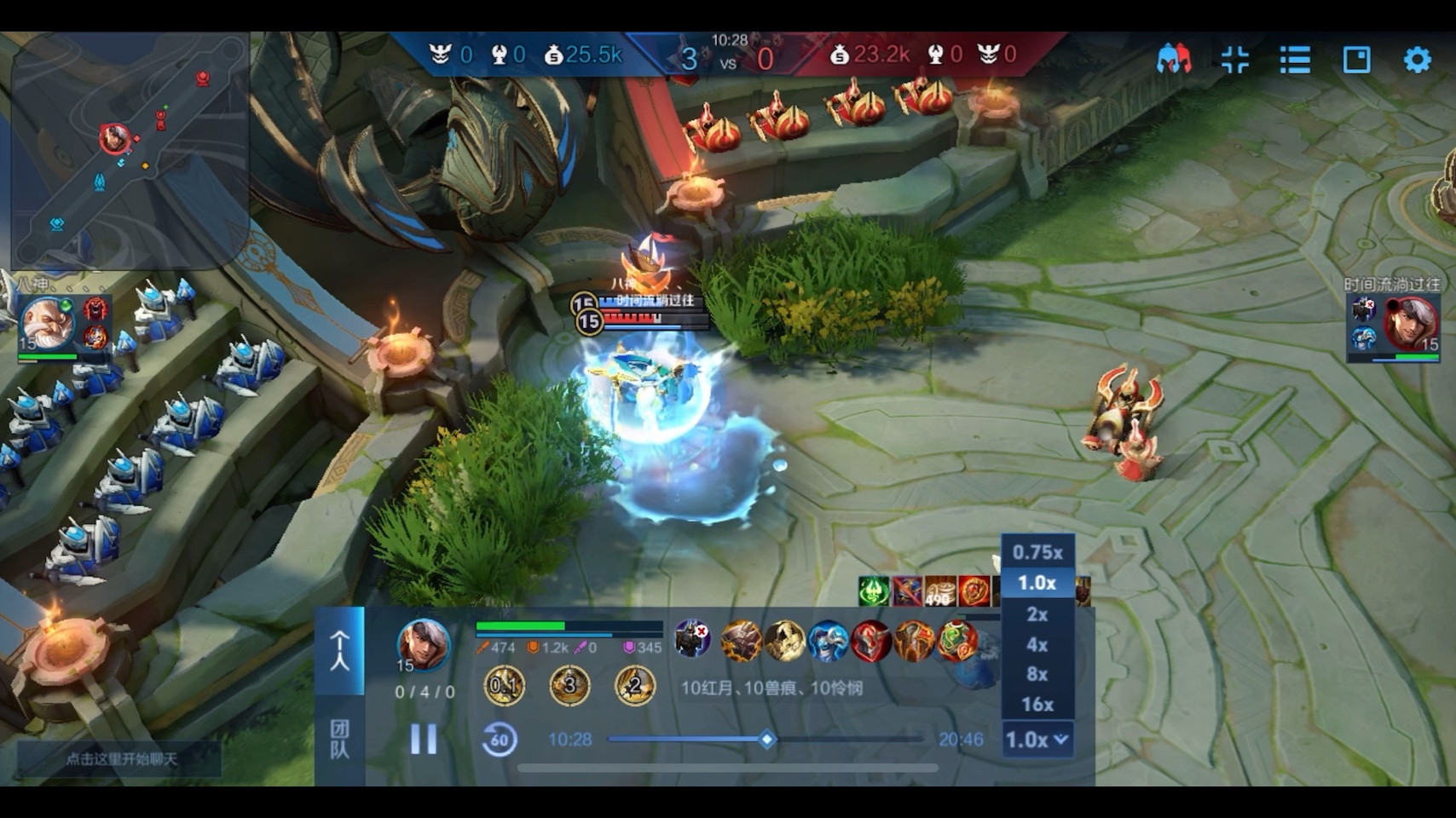
Task: Open the settings gear
Action: pyautogui.click(x=1417, y=60)
